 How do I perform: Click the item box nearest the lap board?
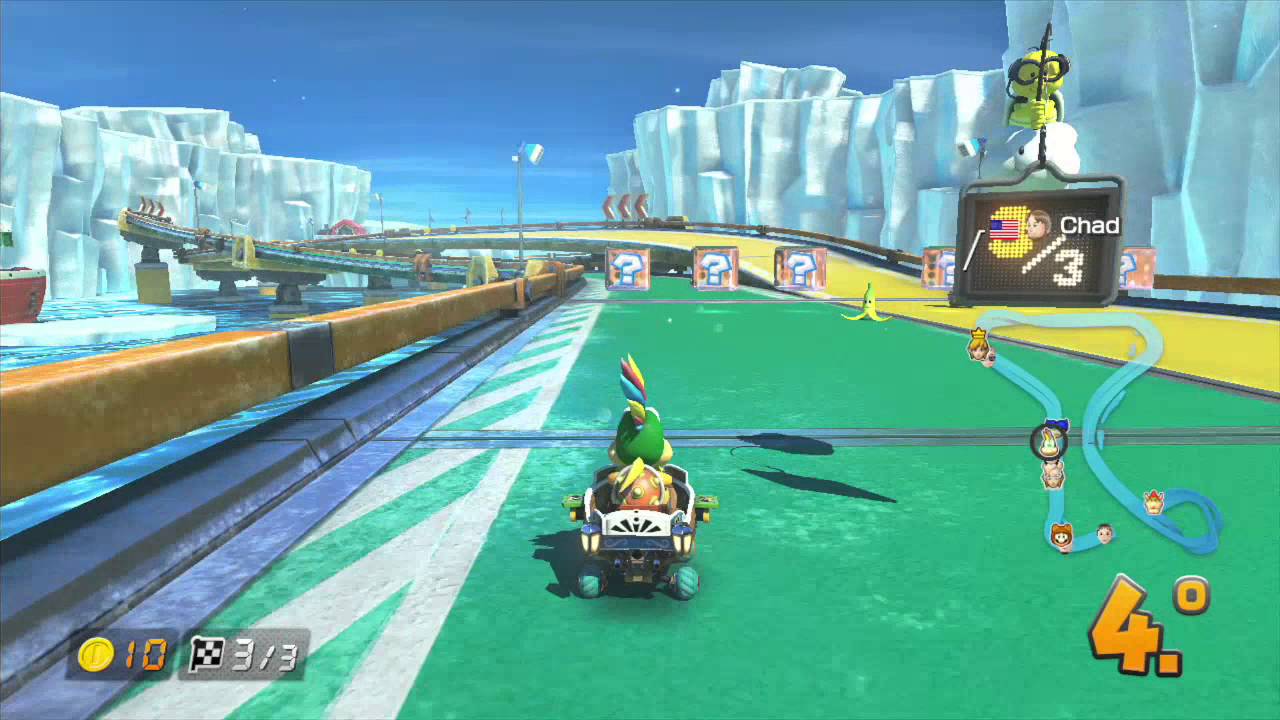(x=939, y=268)
